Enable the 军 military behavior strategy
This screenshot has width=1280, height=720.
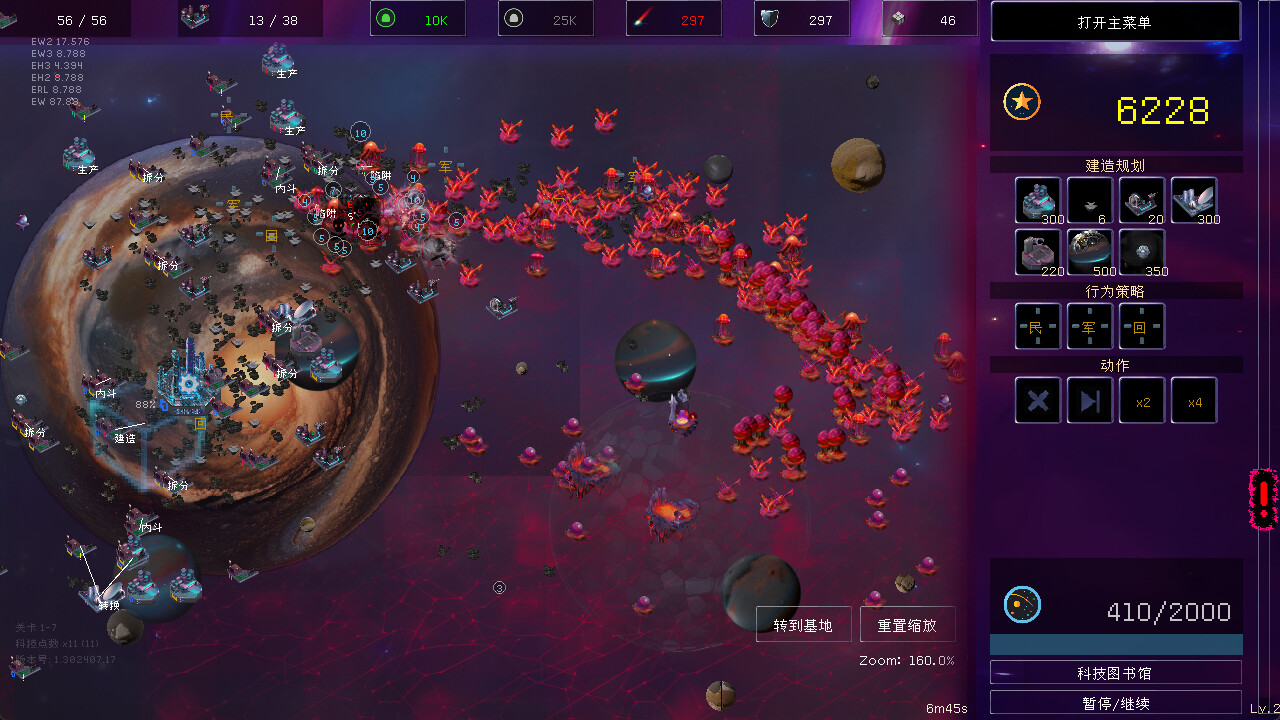1089,326
